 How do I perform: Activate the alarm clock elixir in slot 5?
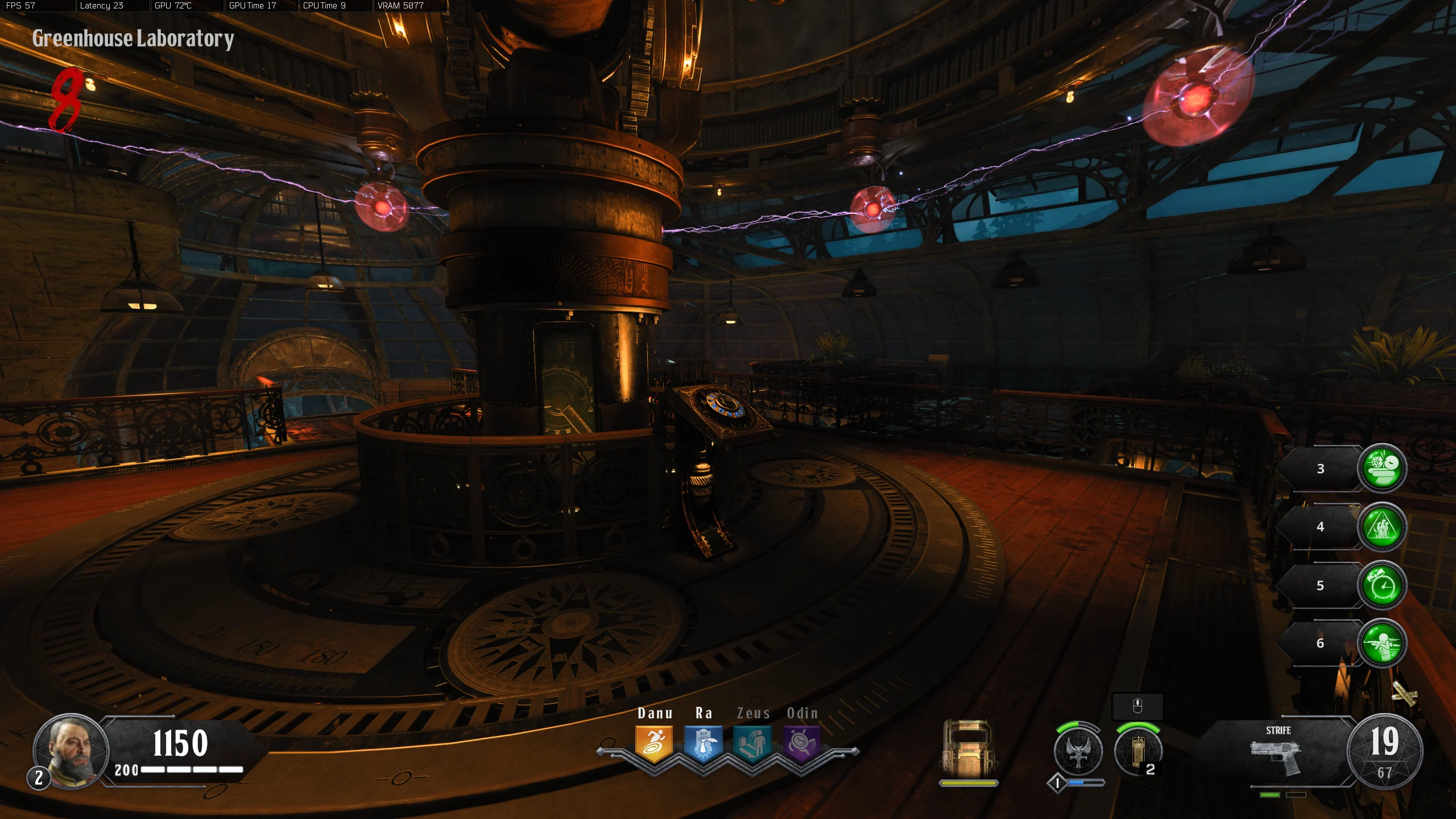(1382, 586)
